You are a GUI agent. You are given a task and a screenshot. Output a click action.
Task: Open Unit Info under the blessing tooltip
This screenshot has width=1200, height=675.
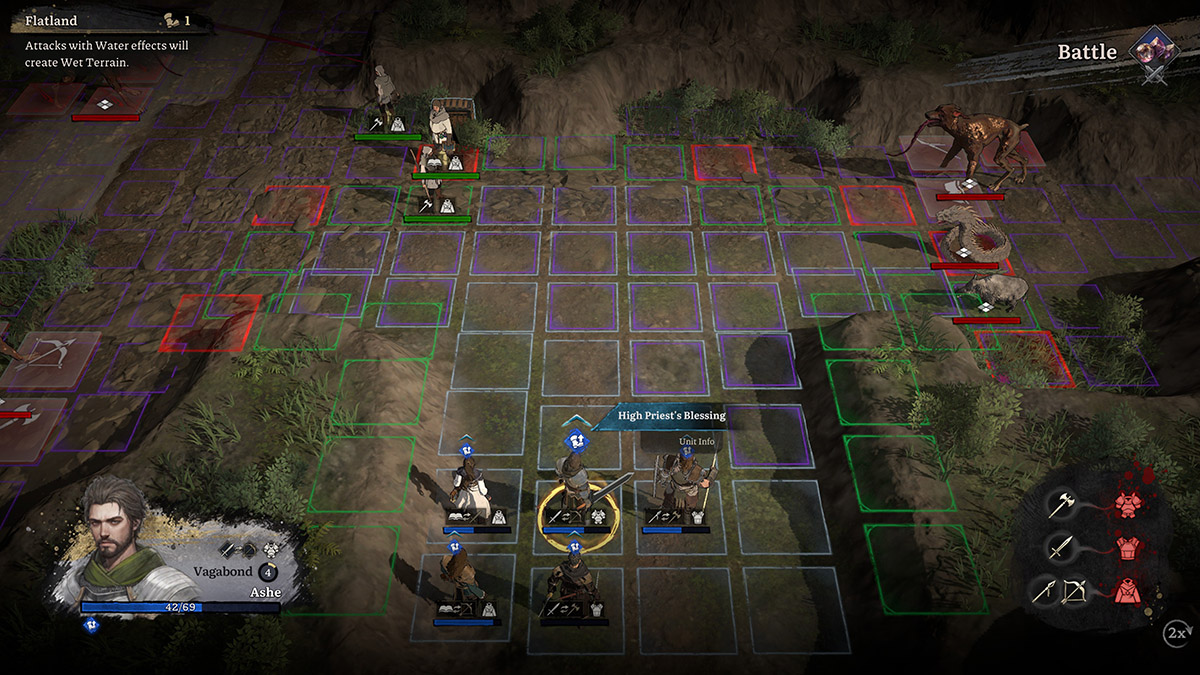coord(697,441)
